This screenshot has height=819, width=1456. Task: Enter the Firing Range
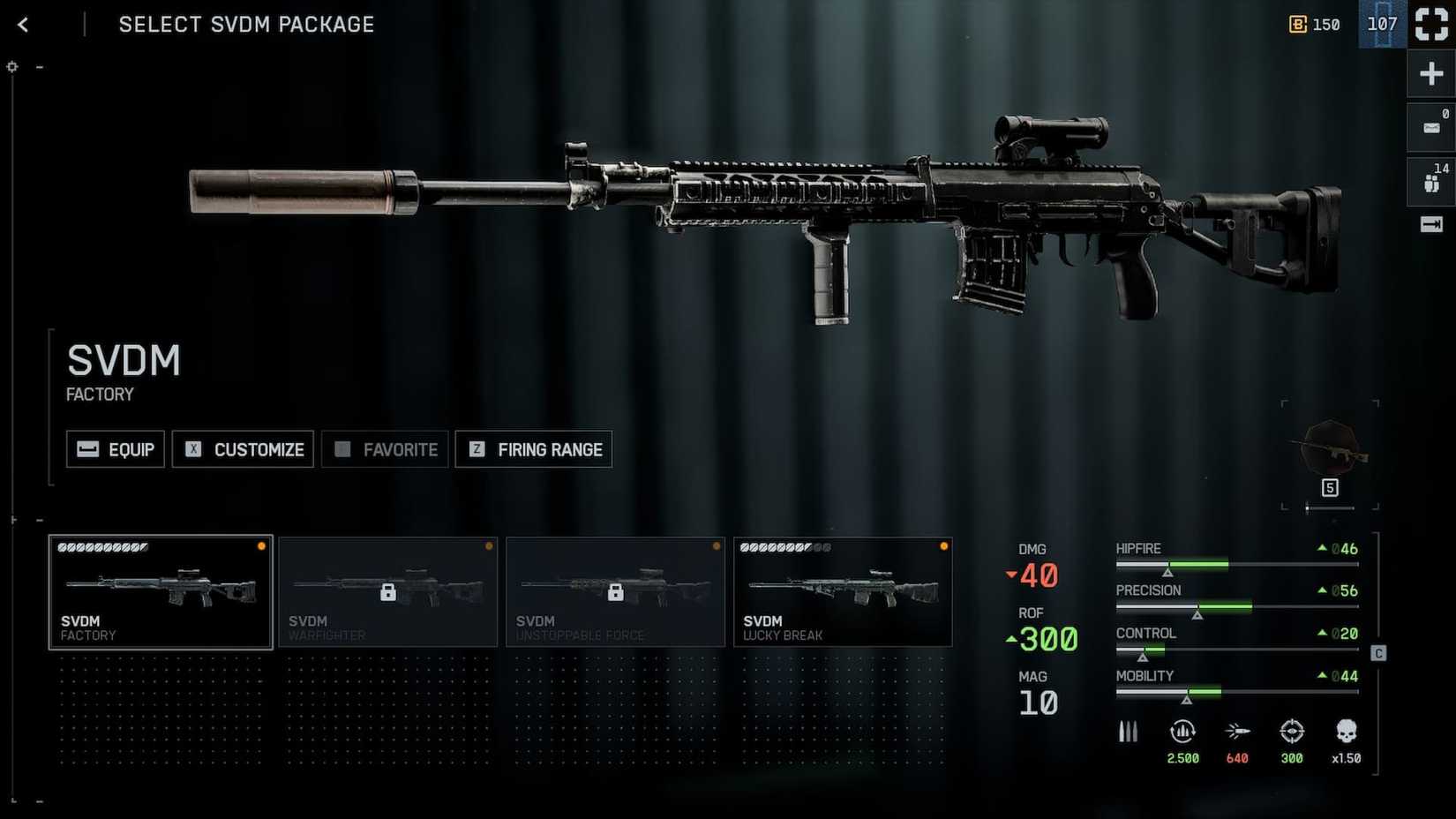pyautogui.click(x=534, y=449)
